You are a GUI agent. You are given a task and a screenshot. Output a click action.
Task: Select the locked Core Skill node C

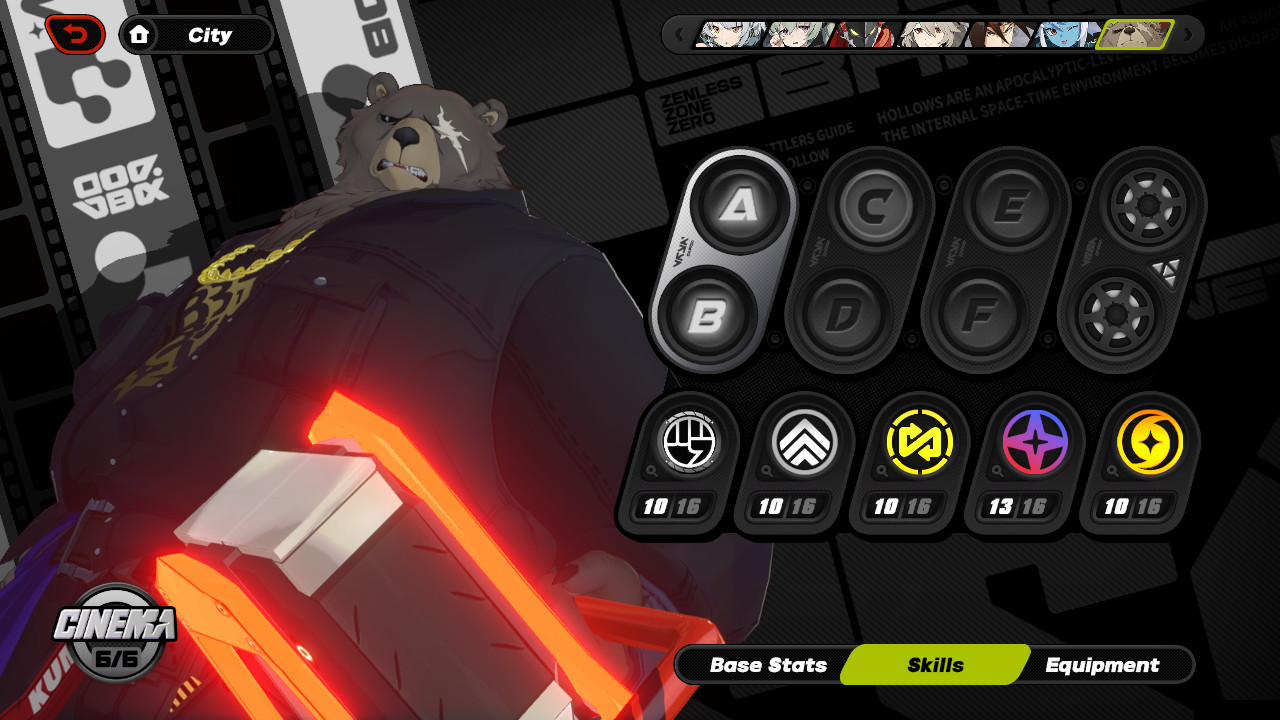point(876,205)
